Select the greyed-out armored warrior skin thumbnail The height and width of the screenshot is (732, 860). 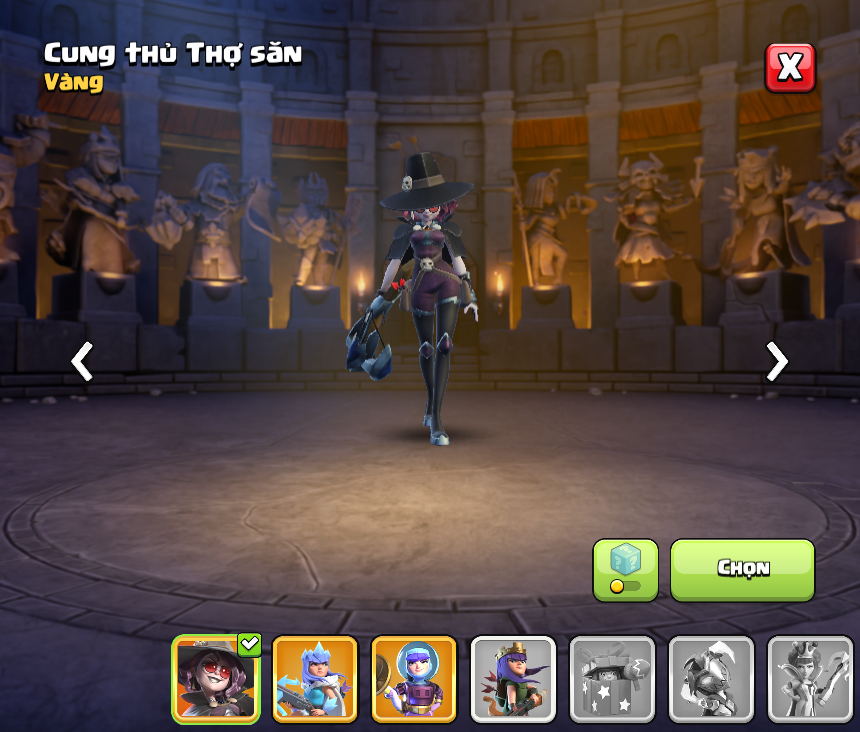coord(711,679)
